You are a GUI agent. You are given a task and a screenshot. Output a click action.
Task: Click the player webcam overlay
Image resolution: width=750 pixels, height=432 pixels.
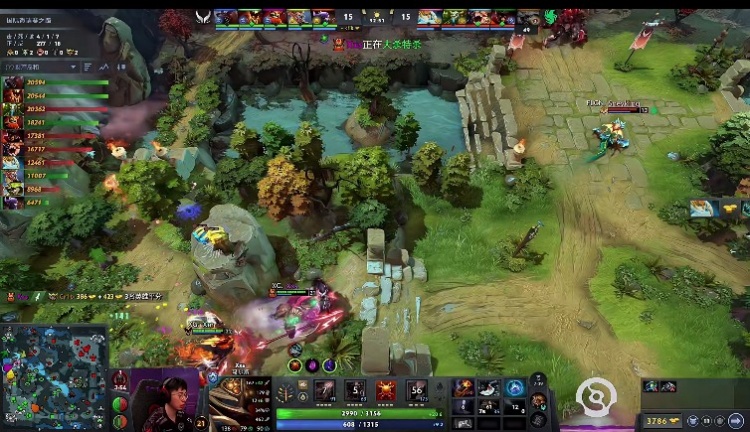(x=168, y=400)
